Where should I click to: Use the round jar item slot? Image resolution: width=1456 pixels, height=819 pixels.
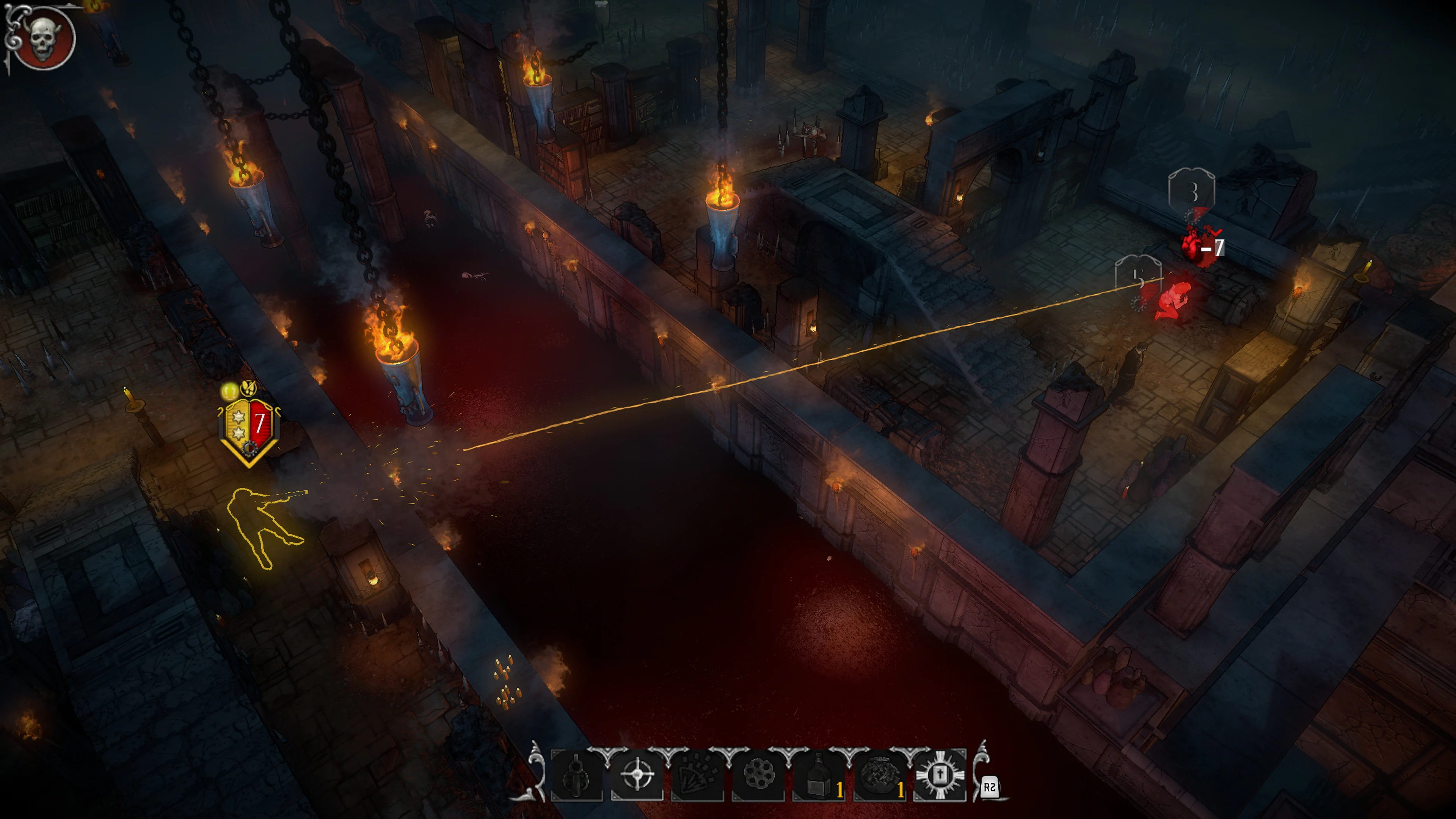click(879, 775)
